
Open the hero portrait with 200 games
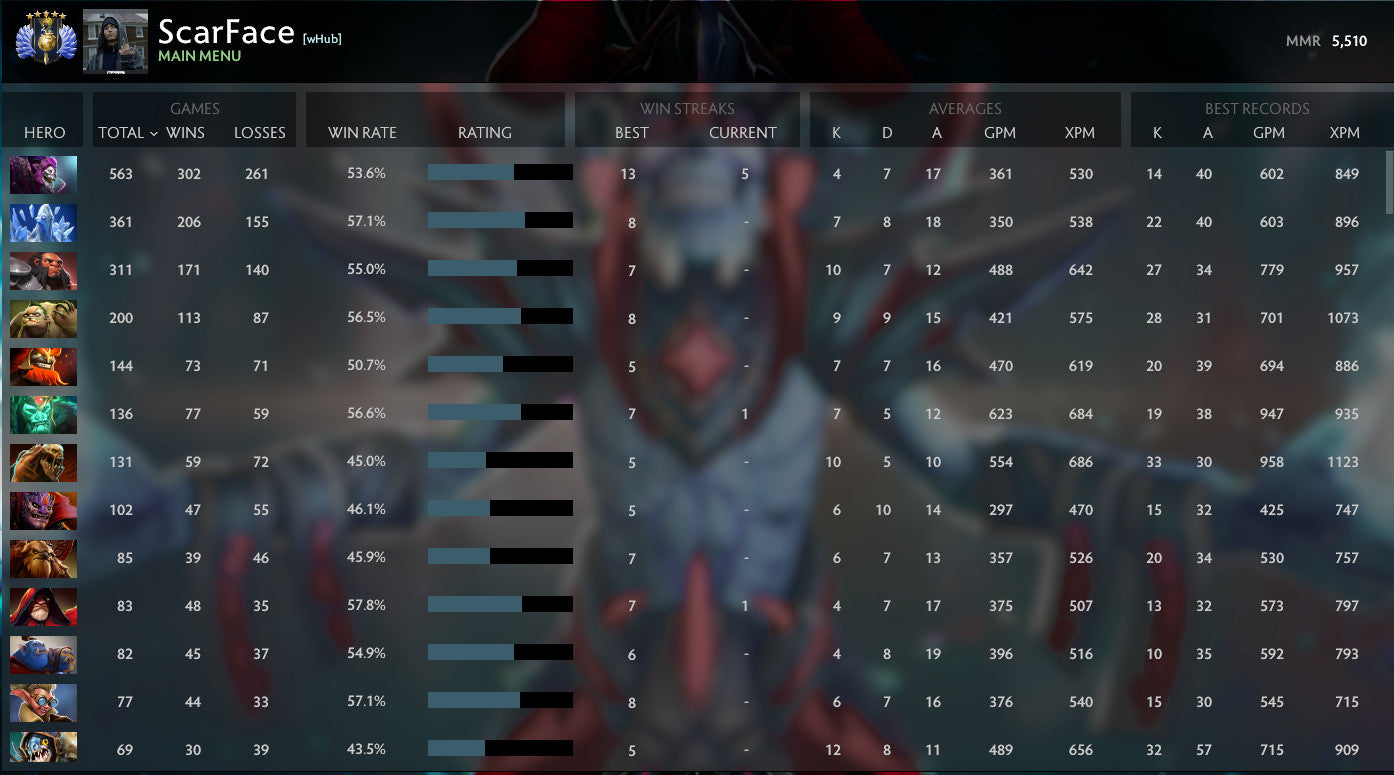(43, 318)
